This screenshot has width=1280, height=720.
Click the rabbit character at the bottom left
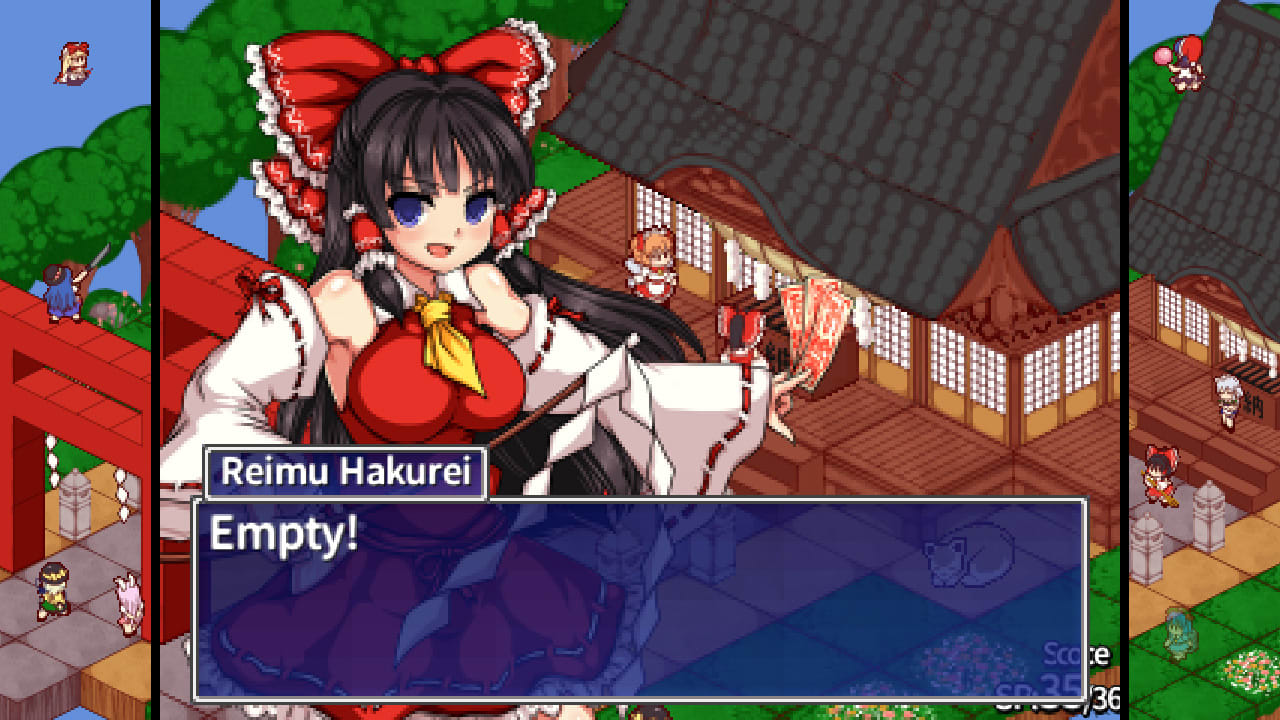point(128,600)
